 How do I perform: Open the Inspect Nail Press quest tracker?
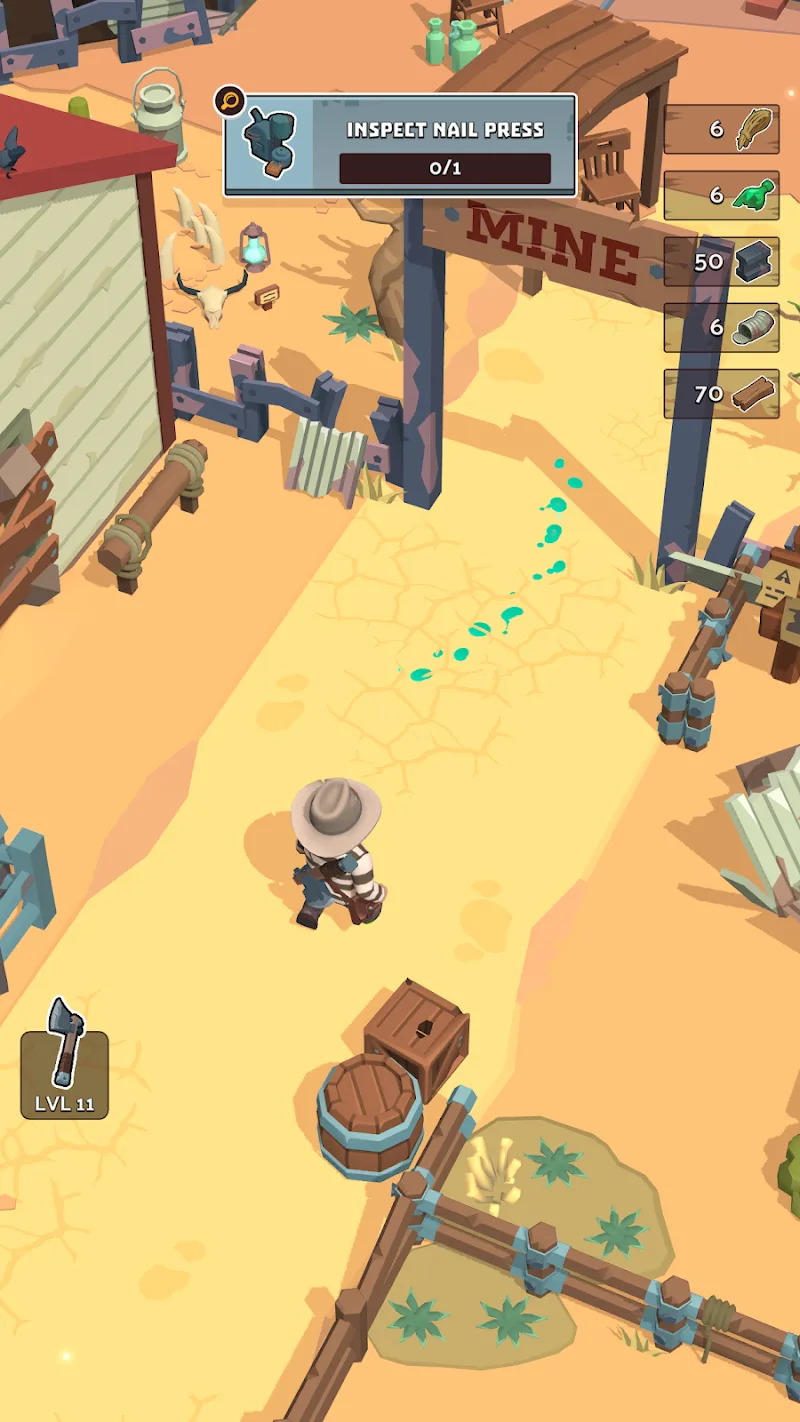pyautogui.click(x=400, y=145)
